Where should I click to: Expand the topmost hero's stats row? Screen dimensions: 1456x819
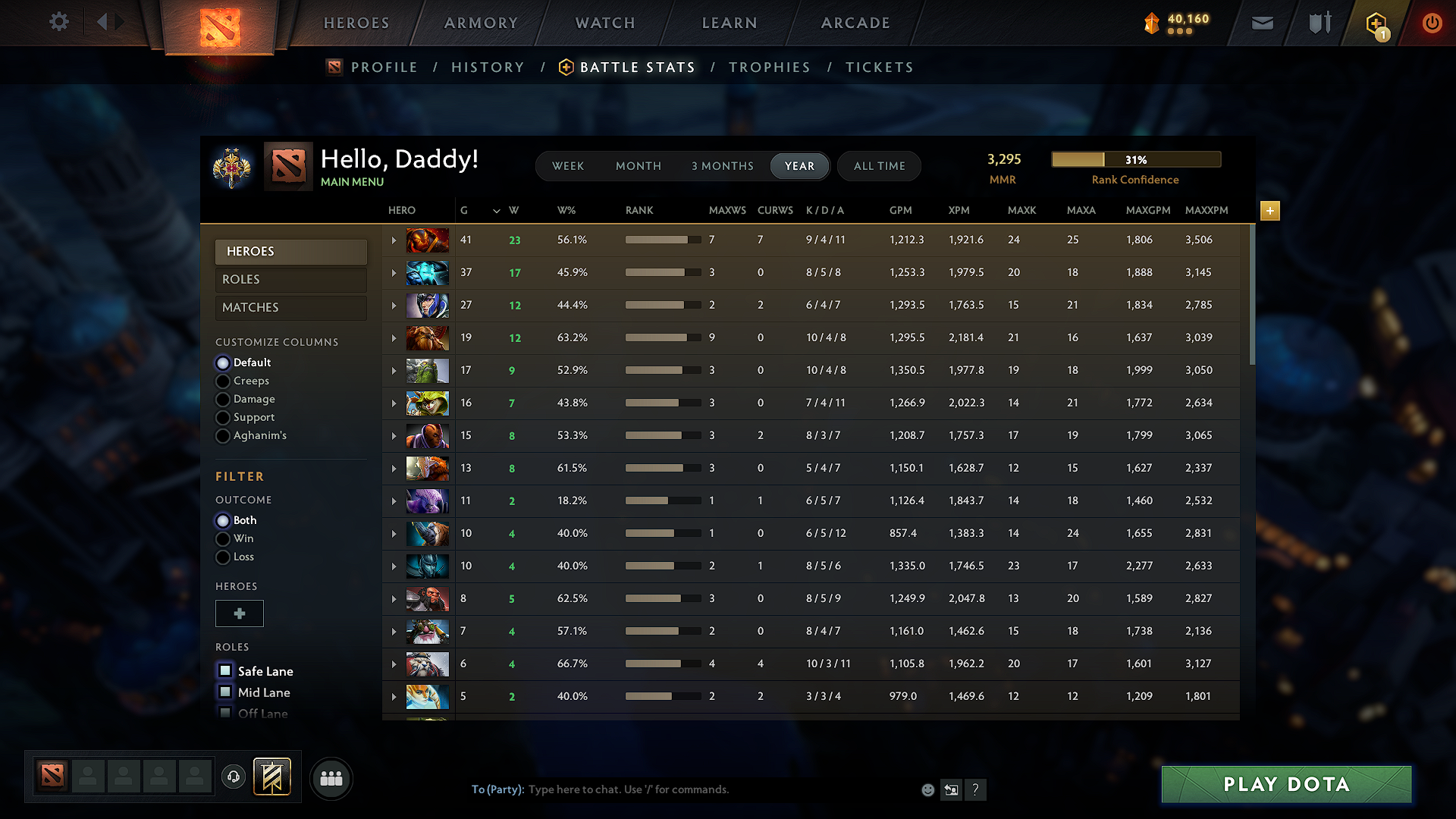[394, 240]
